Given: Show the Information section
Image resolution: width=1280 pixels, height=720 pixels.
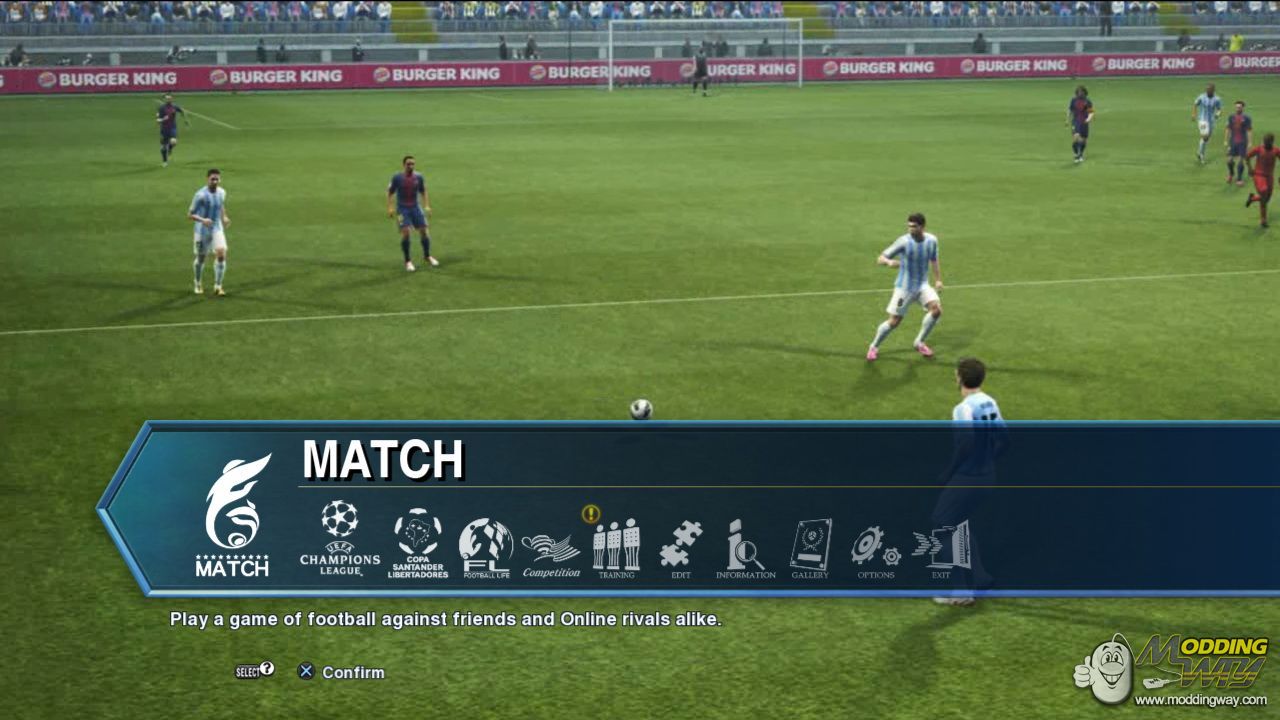Looking at the screenshot, I should [745, 549].
